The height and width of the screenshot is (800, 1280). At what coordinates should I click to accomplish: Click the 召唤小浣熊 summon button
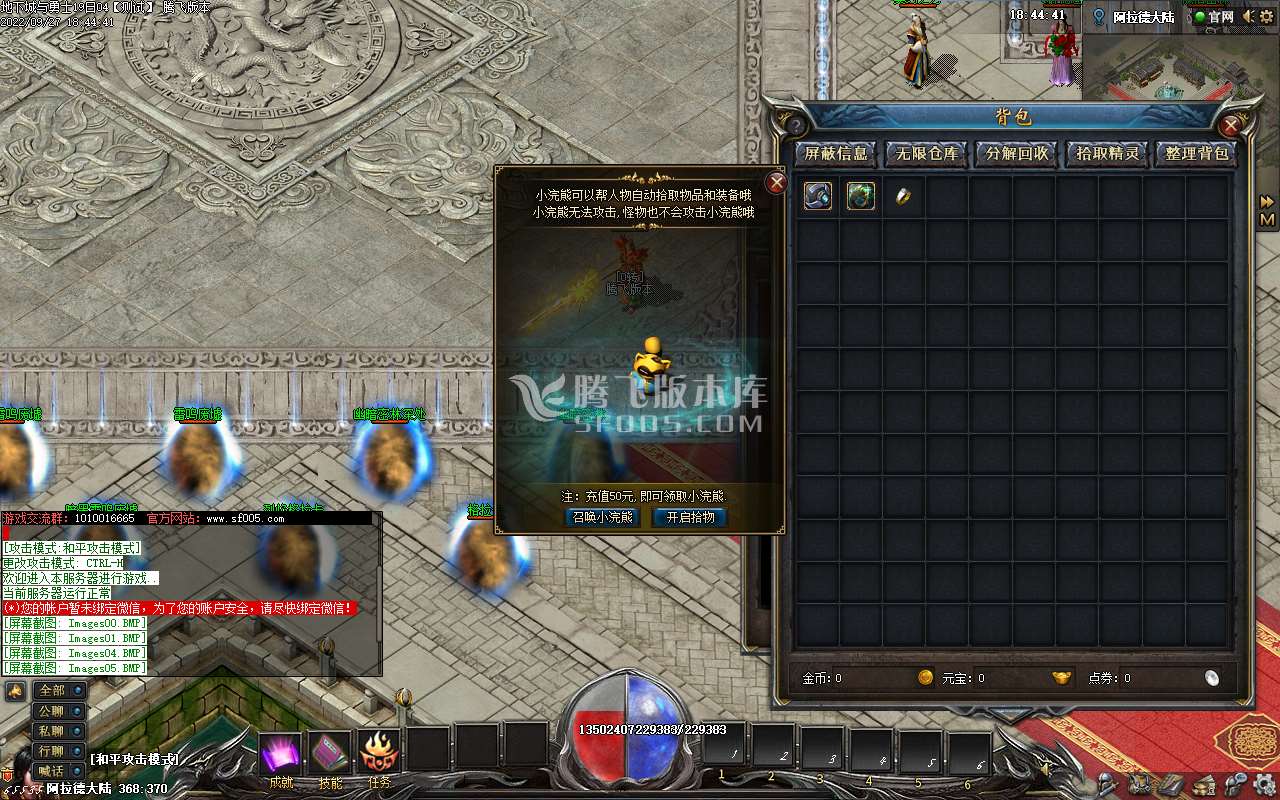point(602,517)
